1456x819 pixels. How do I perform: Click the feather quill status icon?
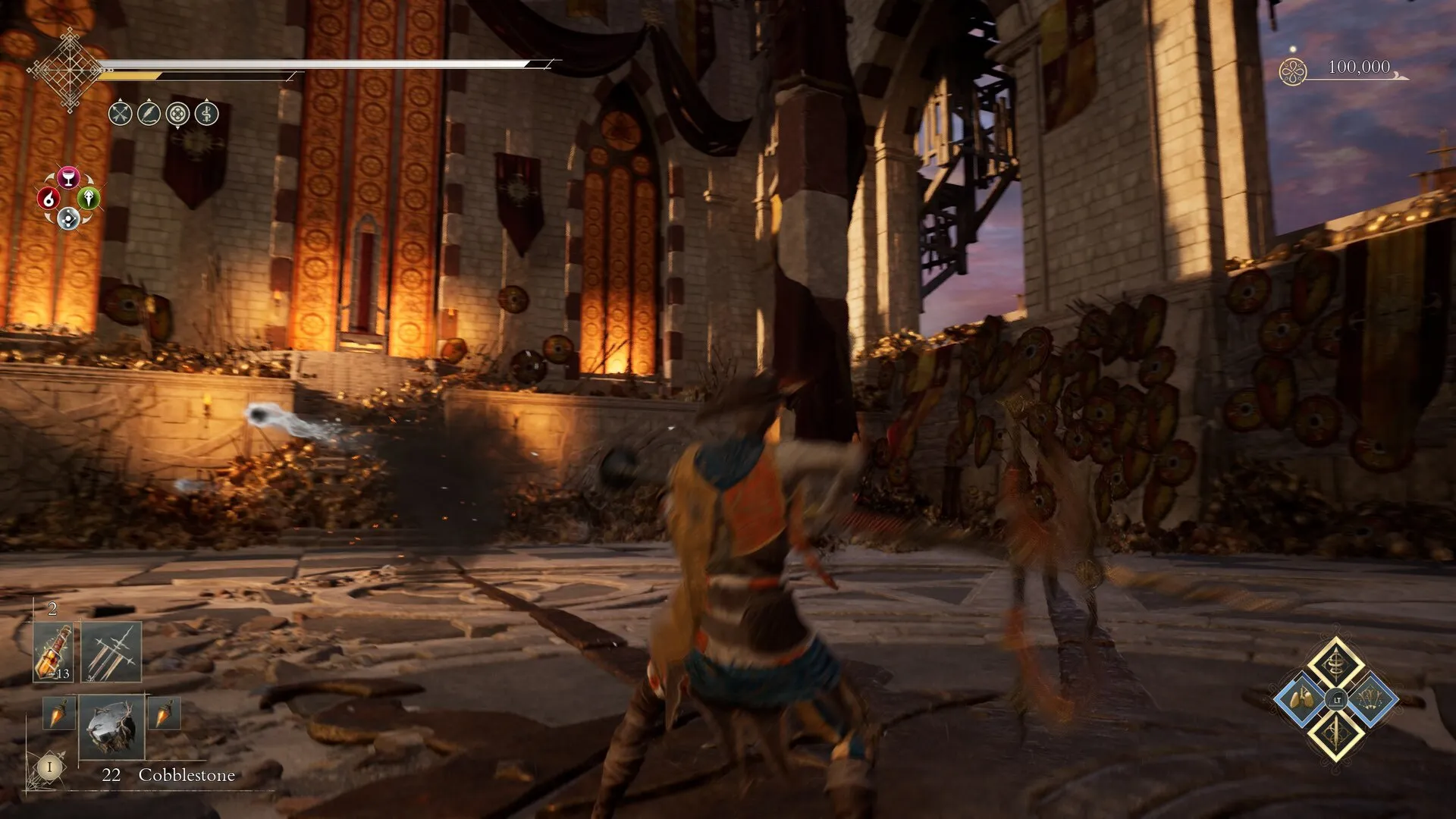tap(149, 114)
